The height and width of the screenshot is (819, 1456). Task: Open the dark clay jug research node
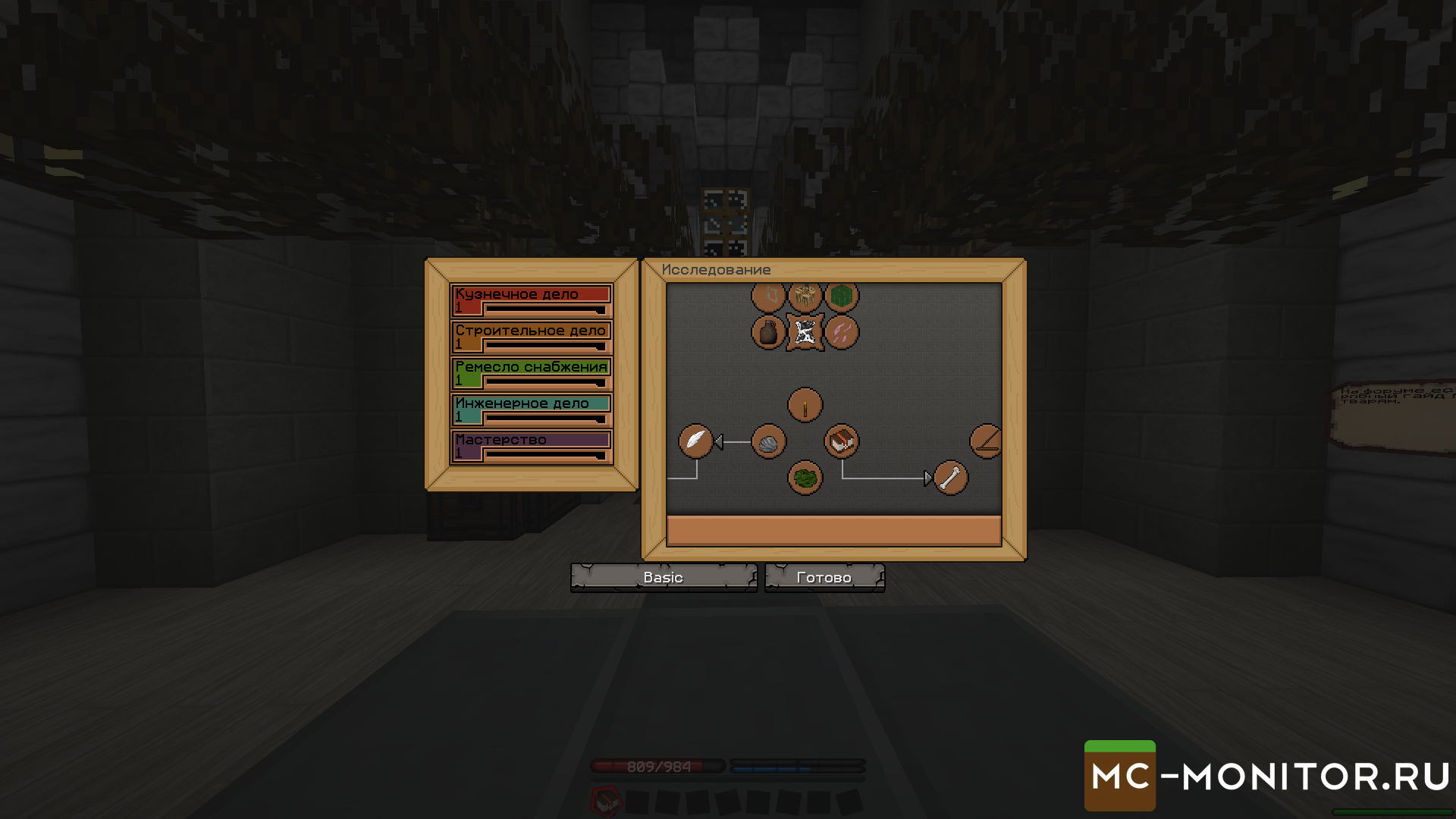[x=768, y=332]
